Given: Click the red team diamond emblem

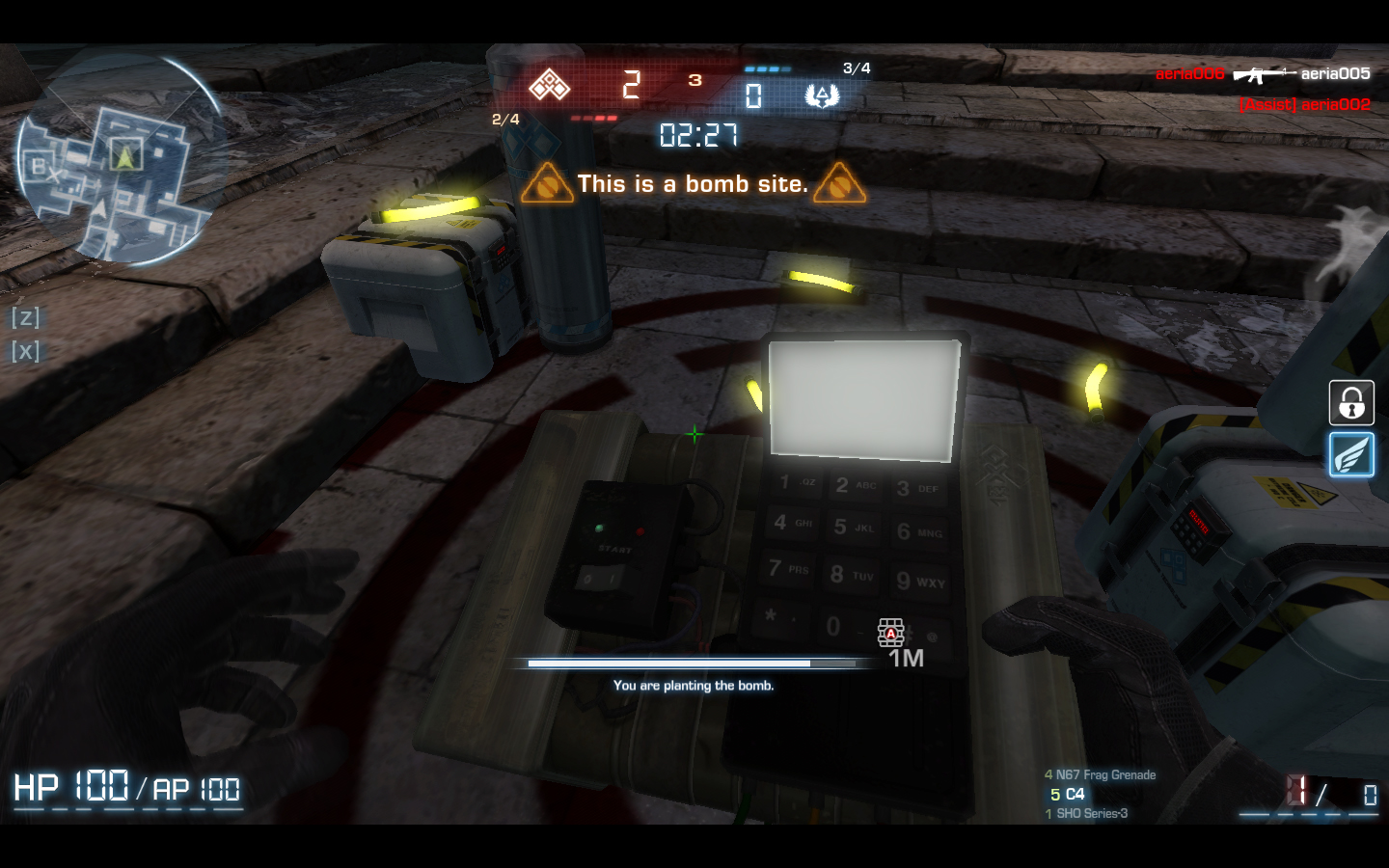Looking at the screenshot, I should point(550,86).
